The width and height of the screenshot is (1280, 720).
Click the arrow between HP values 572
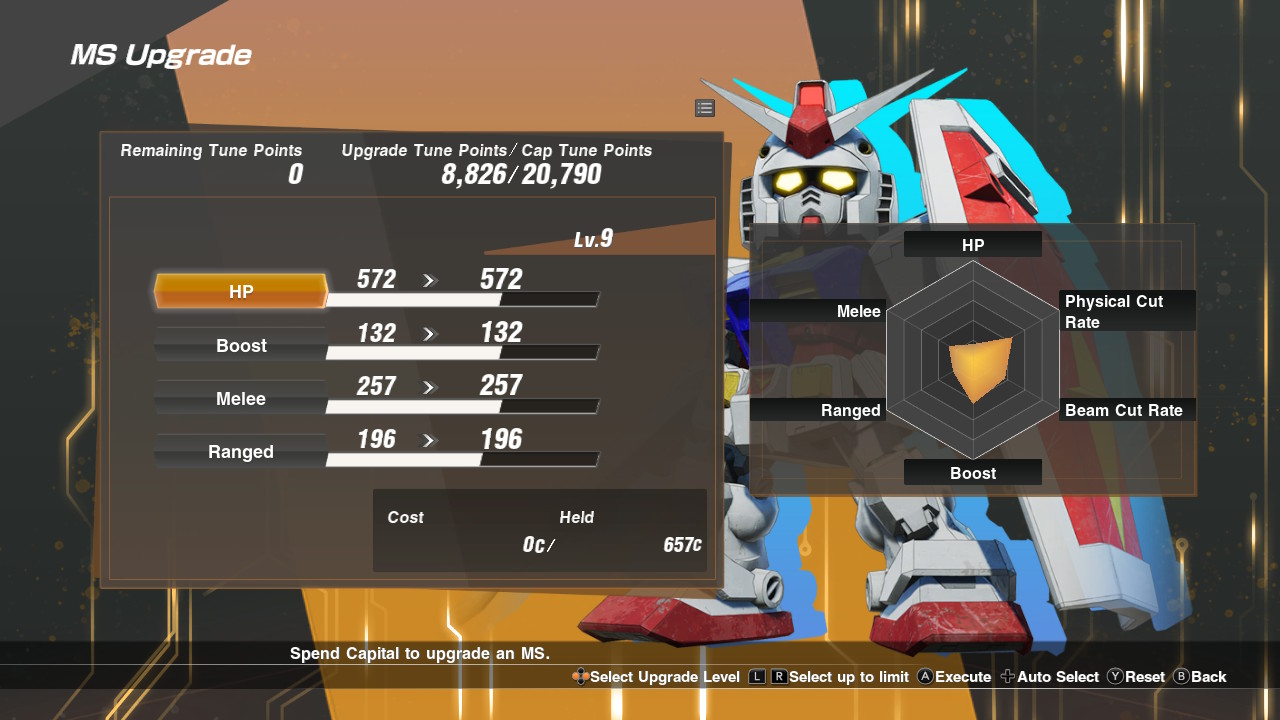pos(430,281)
